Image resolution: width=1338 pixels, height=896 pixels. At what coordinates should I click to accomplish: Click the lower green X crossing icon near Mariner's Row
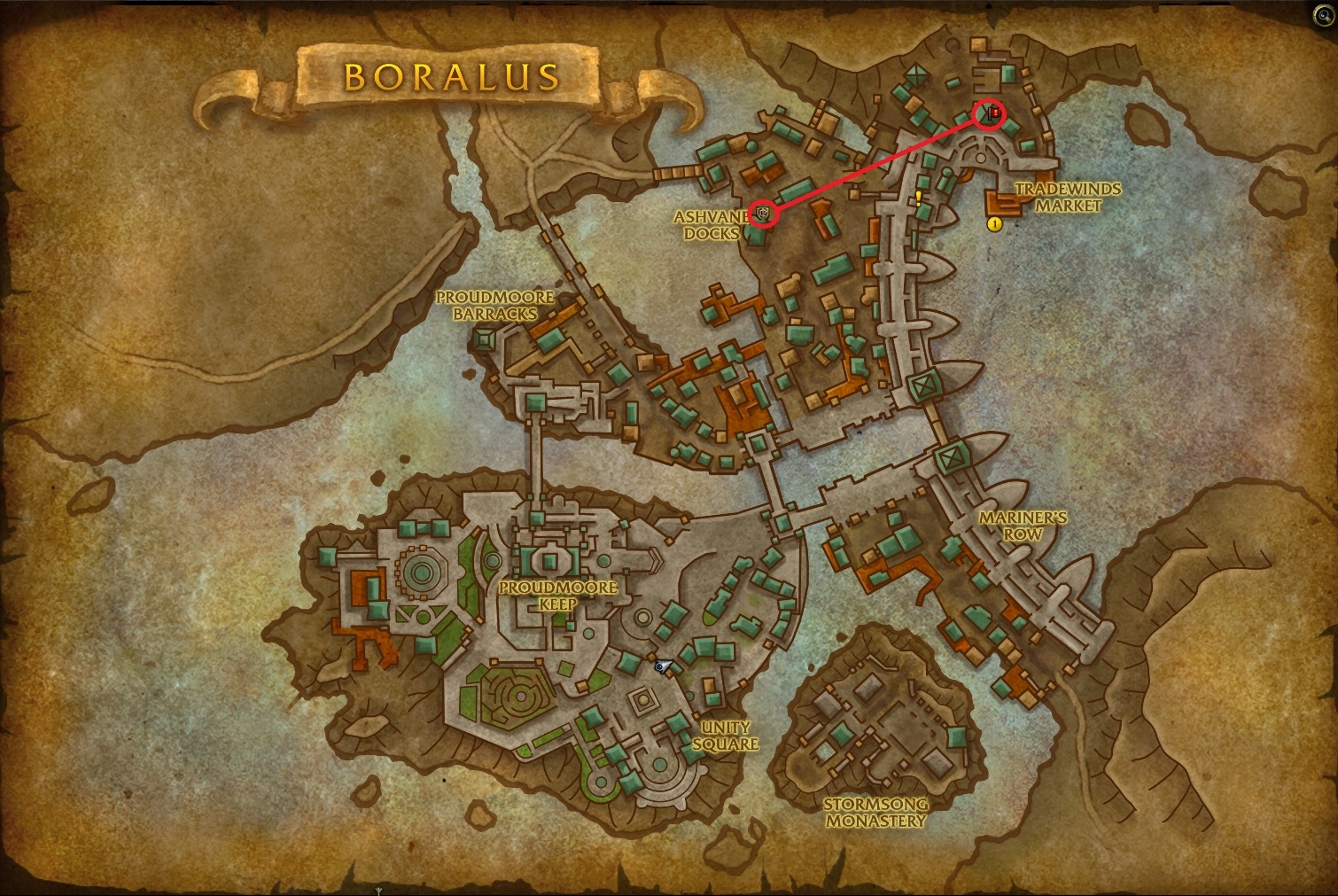click(x=951, y=459)
